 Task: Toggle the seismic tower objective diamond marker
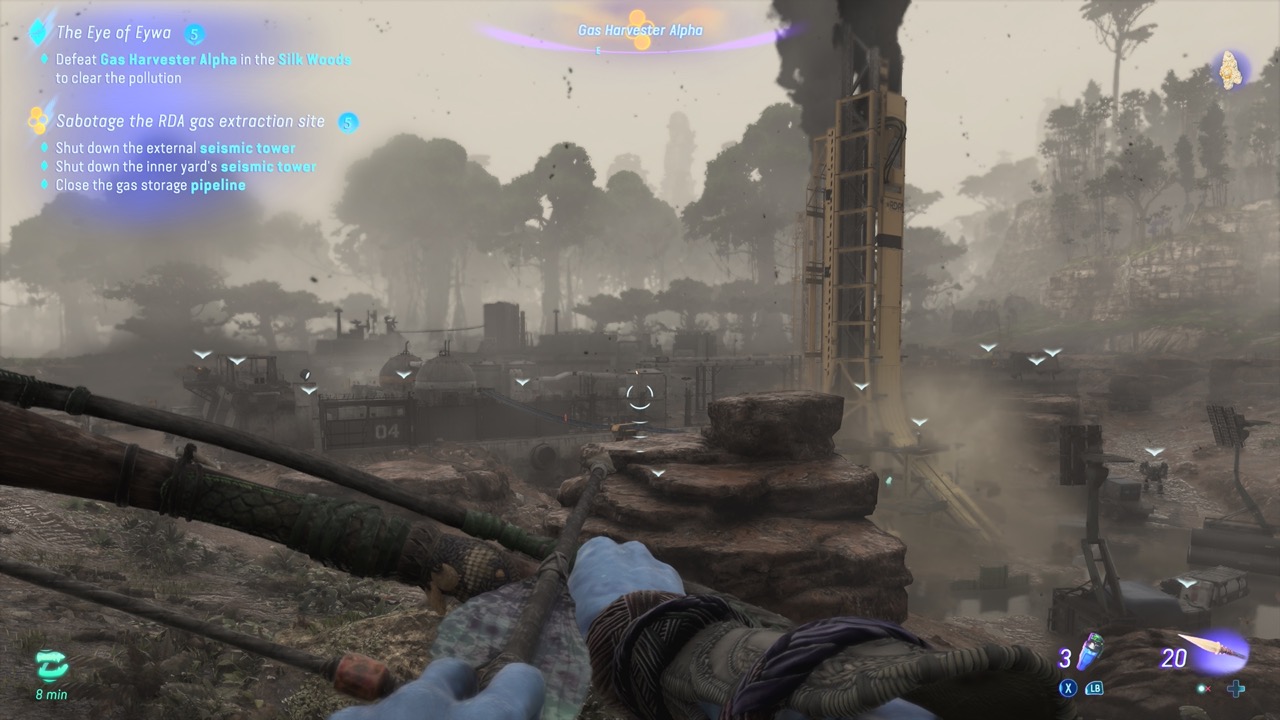[44, 148]
